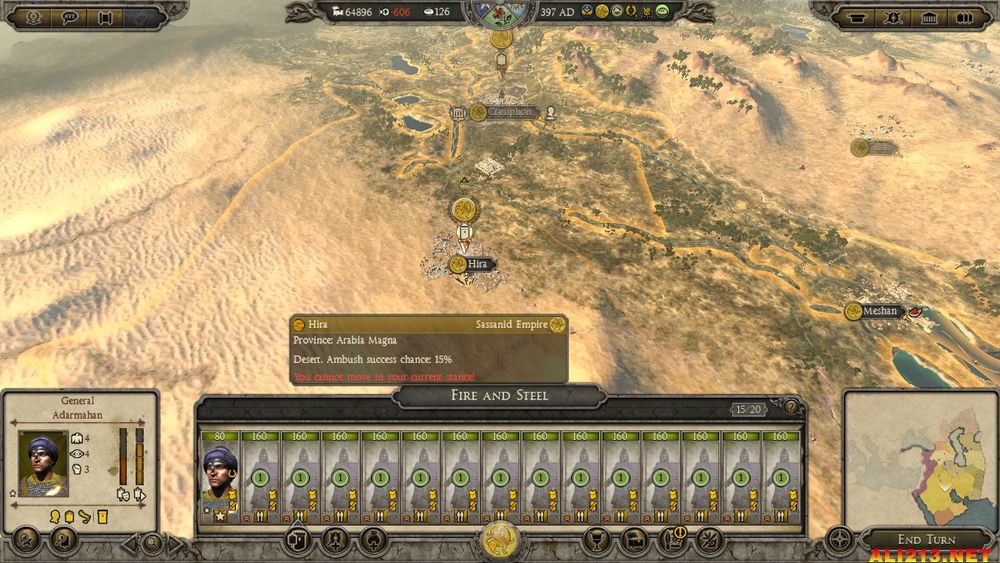The width and height of the screenshot is (1000, 563).
Task: Open the wreath icon button at top left
Action: tap(32, 16)
